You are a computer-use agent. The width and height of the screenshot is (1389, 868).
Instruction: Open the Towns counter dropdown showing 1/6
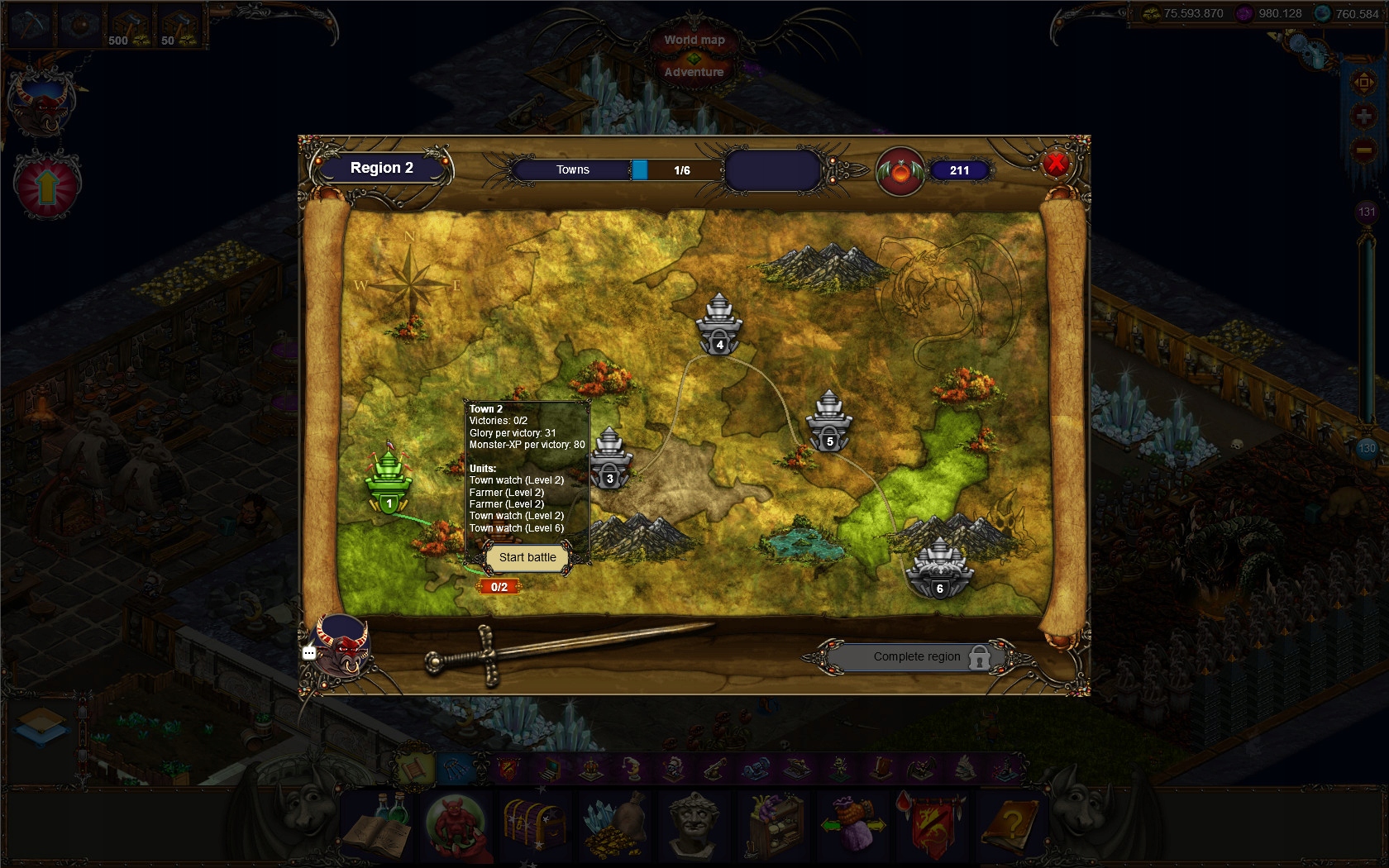(680, 170)
